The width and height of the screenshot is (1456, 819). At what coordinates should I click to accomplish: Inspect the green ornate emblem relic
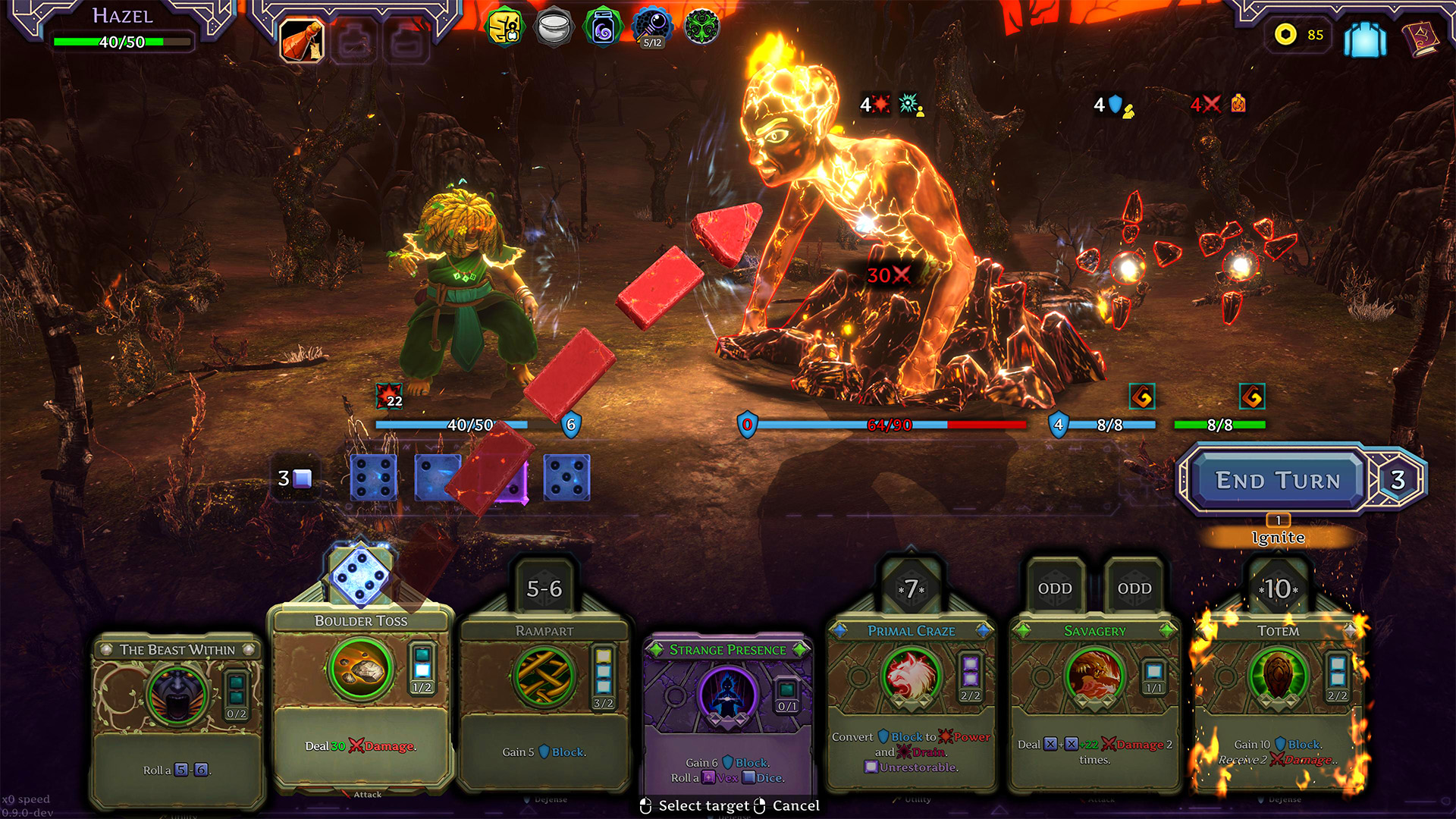701,28
